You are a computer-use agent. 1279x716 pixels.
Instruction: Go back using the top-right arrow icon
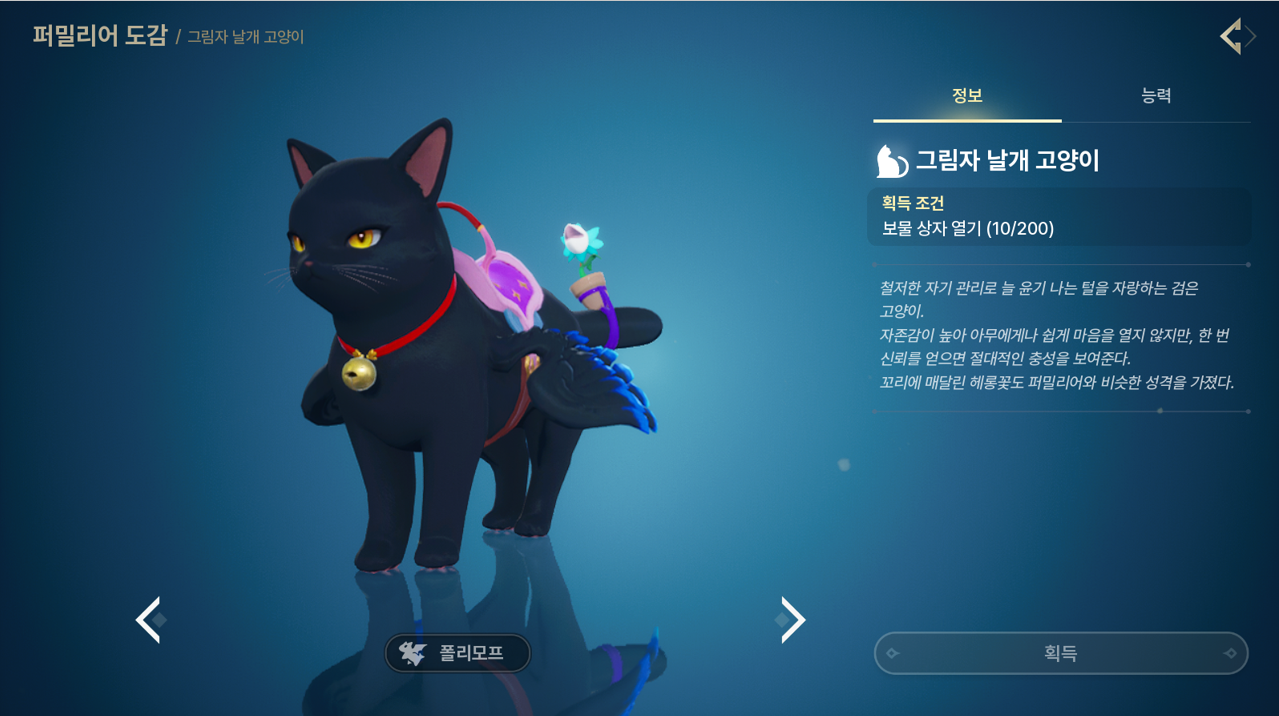1234,37
